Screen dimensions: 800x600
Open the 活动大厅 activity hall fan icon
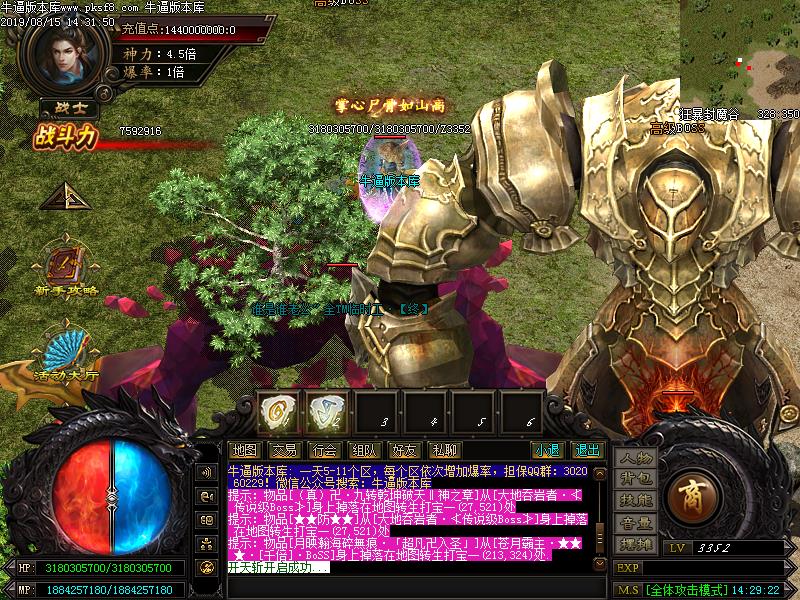(66, 353)
